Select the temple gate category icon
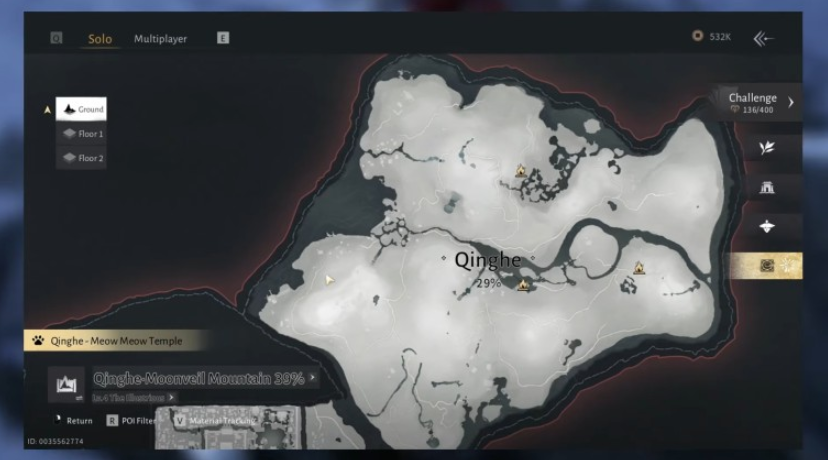This screenshot has height=460, width=828. tap(767, 187)
